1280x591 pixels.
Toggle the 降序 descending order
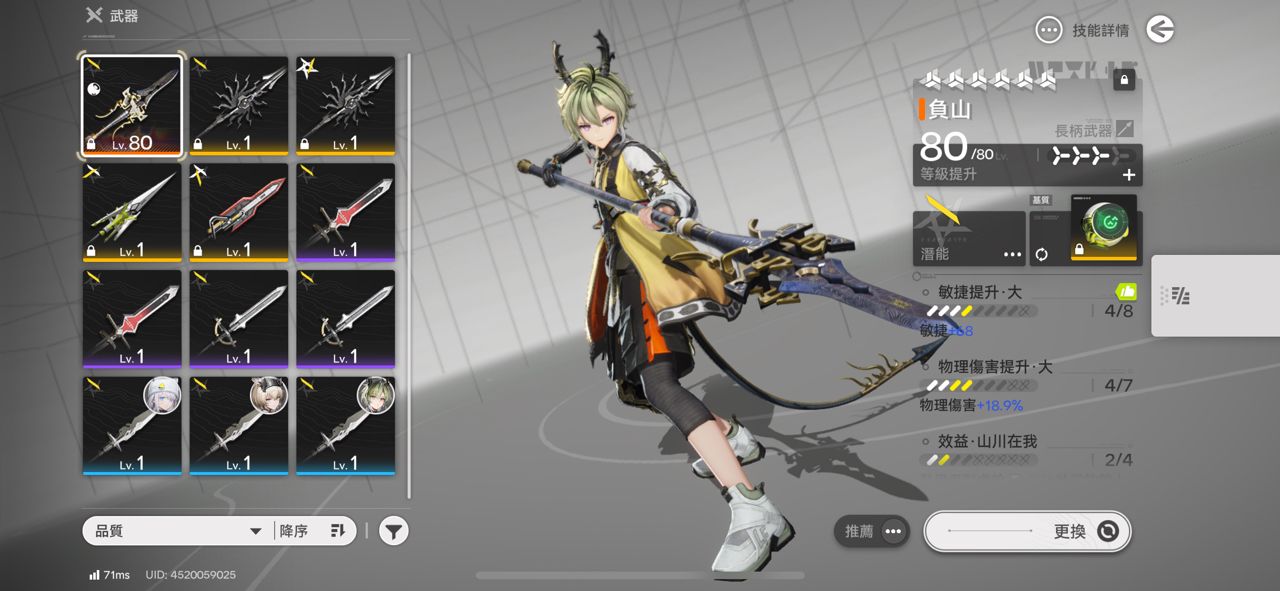coord(313,531)
